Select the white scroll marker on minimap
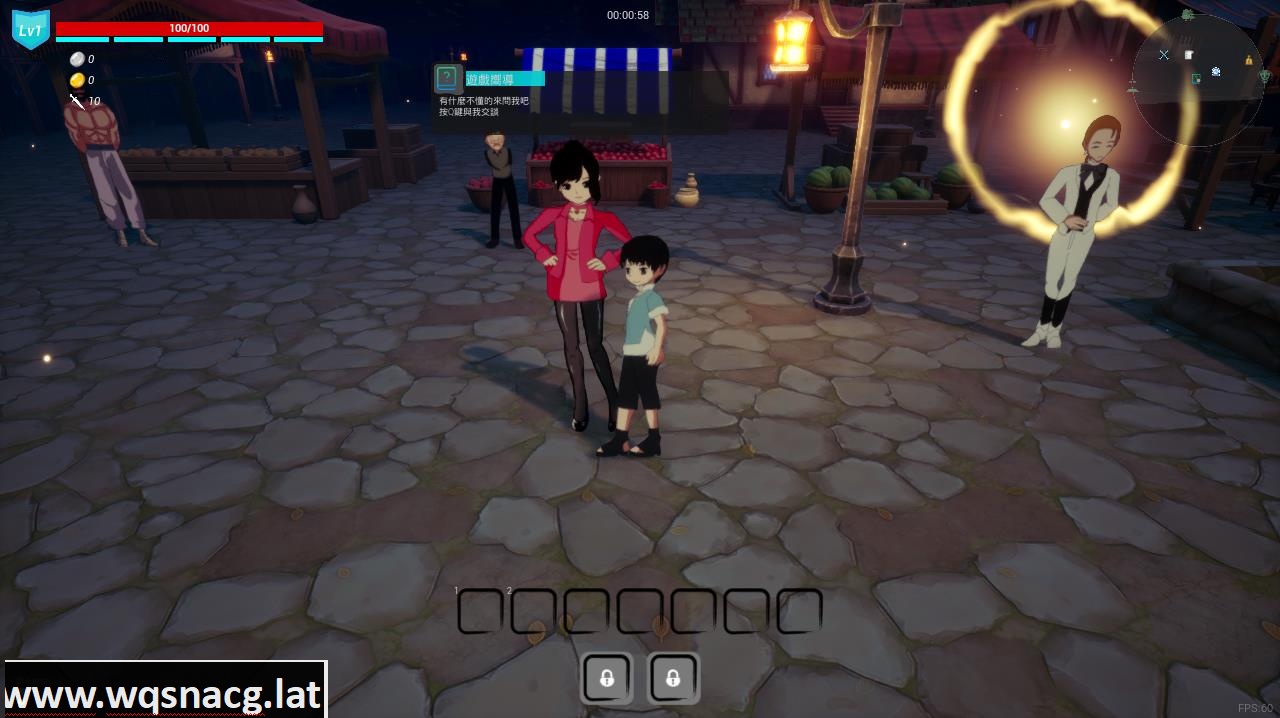Screen dimensions: 1280x718 (x=1189, y=55)
